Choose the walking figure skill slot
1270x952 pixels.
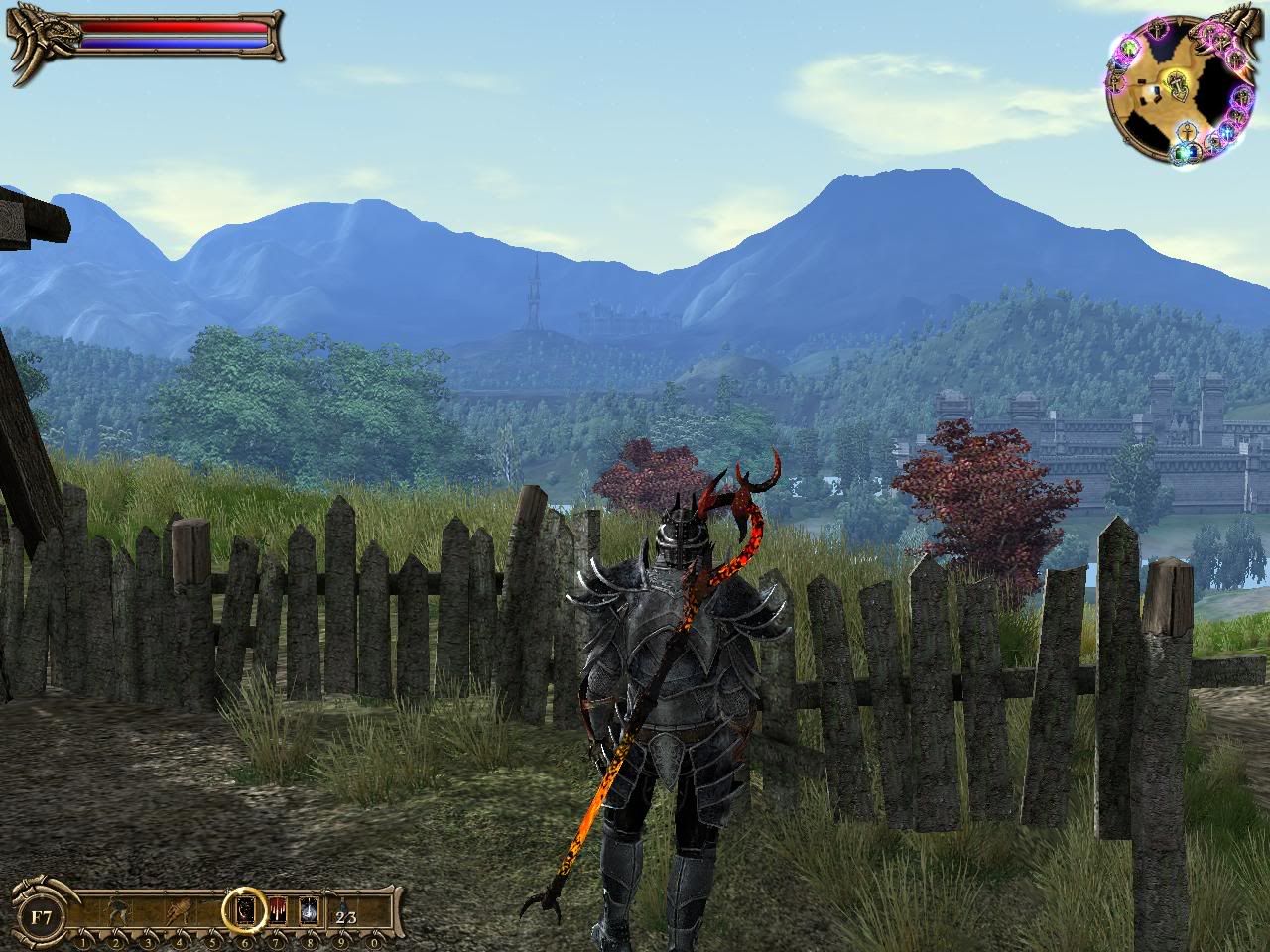(116, 910)
